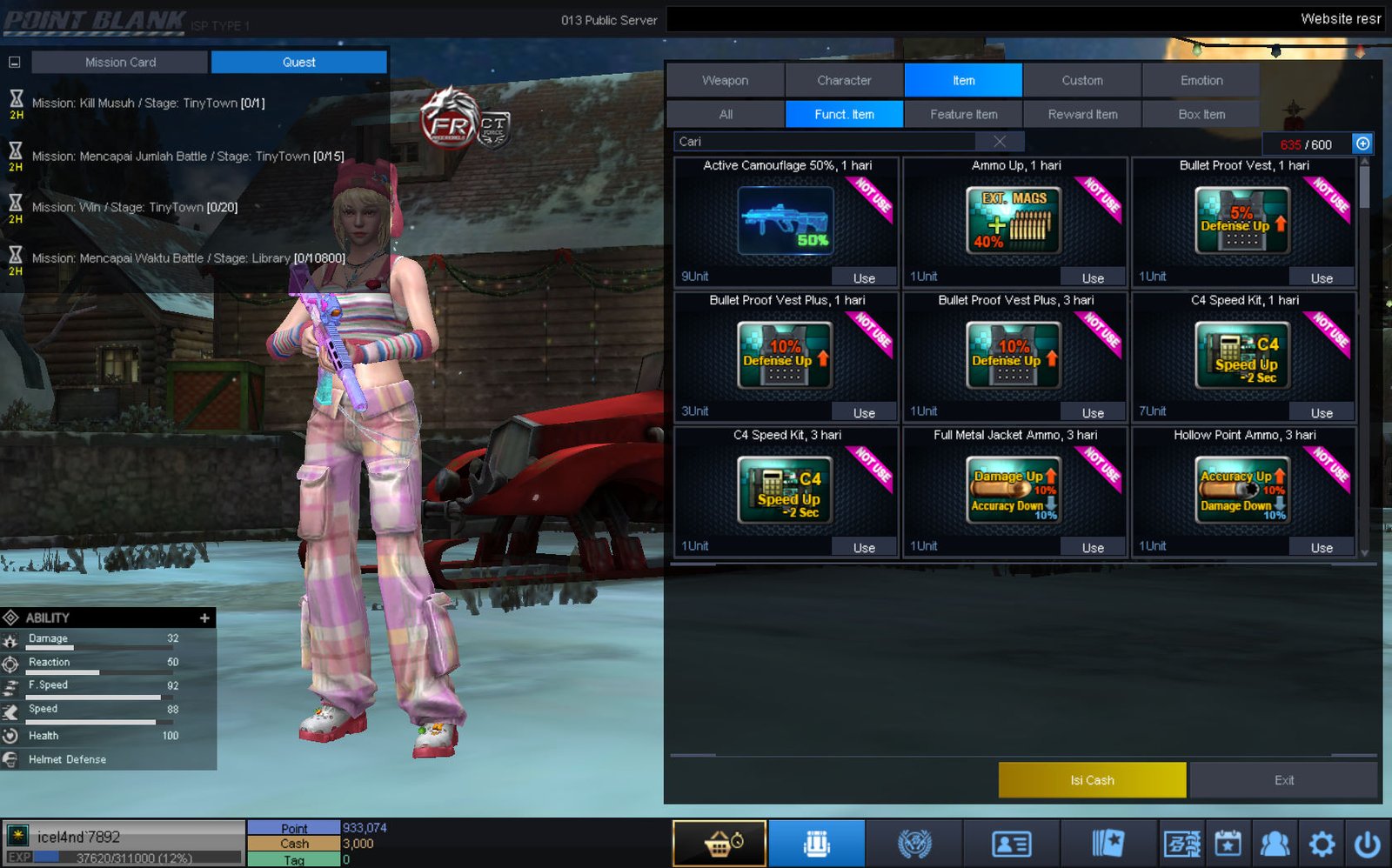1392x868 pixels.
Task: Show the All items filter
Action: pyautogui.click(x=726, y=114)
